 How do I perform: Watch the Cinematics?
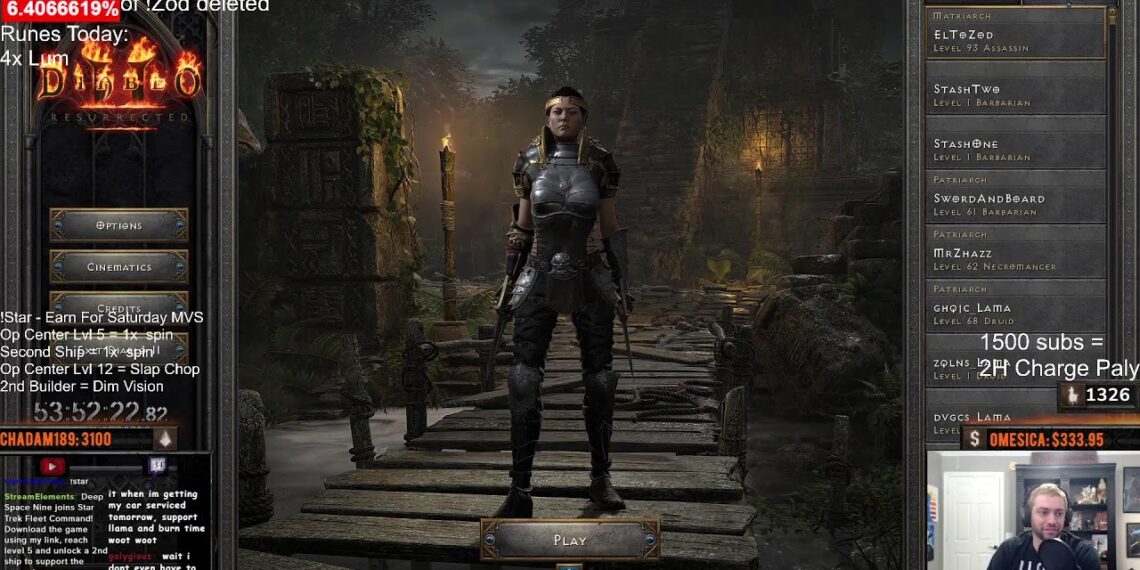119,267
